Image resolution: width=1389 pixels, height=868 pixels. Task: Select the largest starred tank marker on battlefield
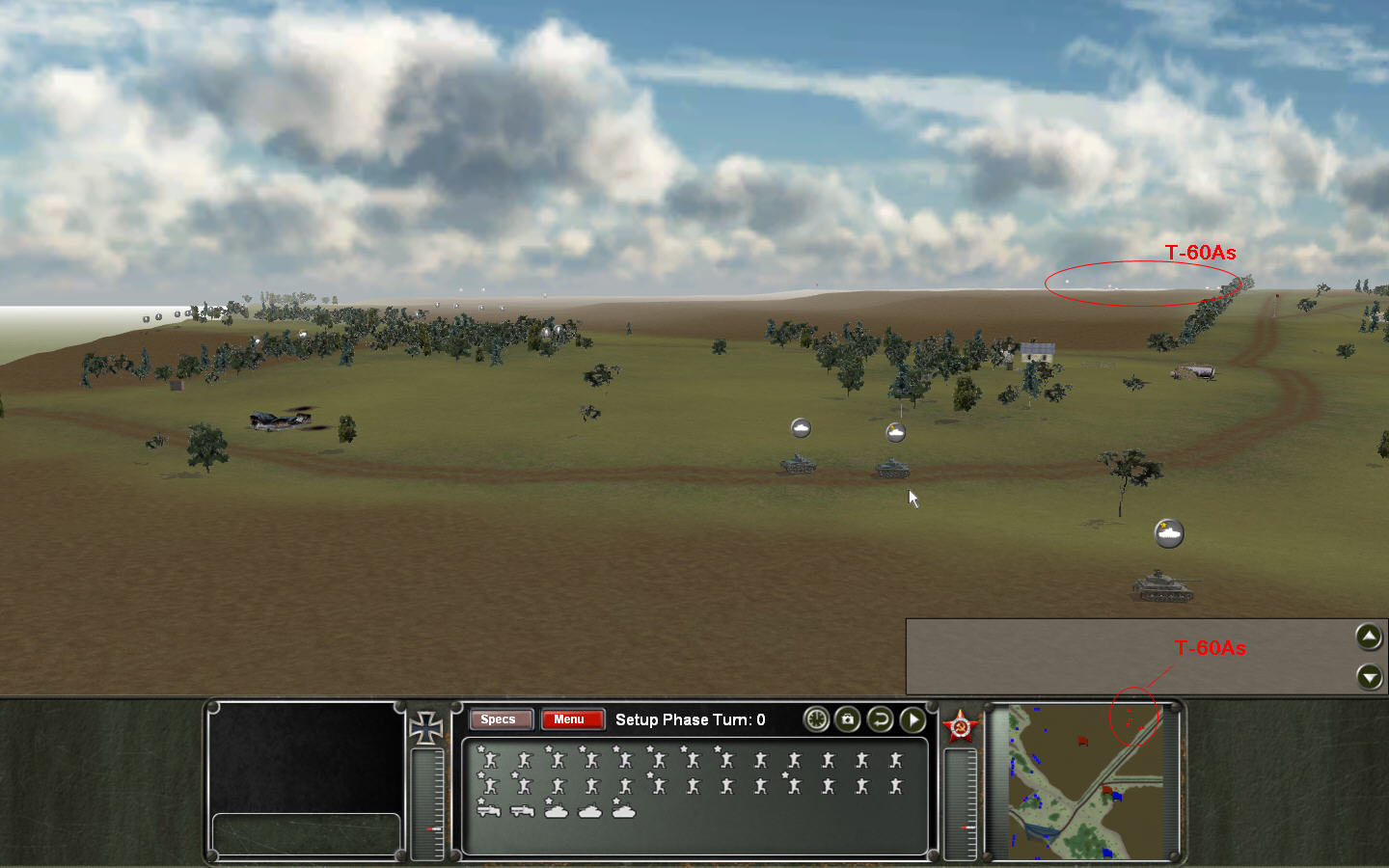(x=1169, y=533)
